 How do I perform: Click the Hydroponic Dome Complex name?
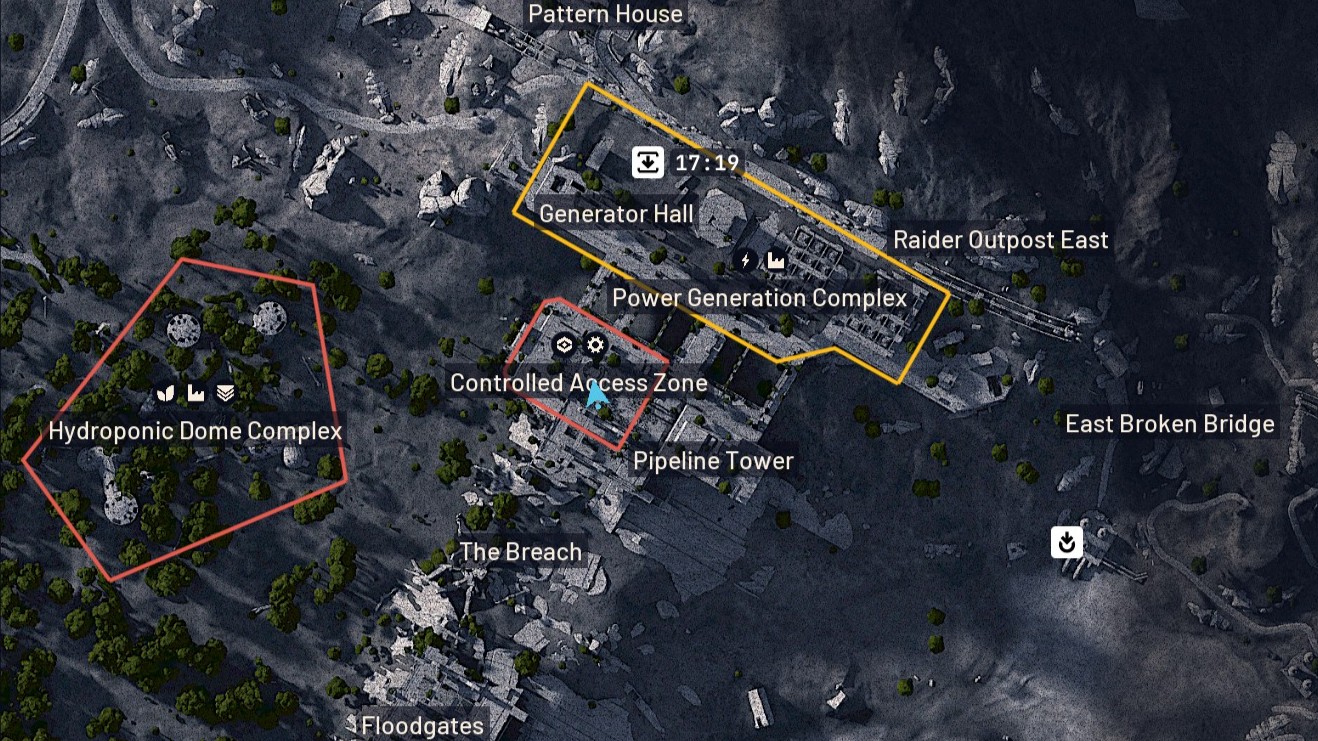pyautogui.click(x=196, y=431)
